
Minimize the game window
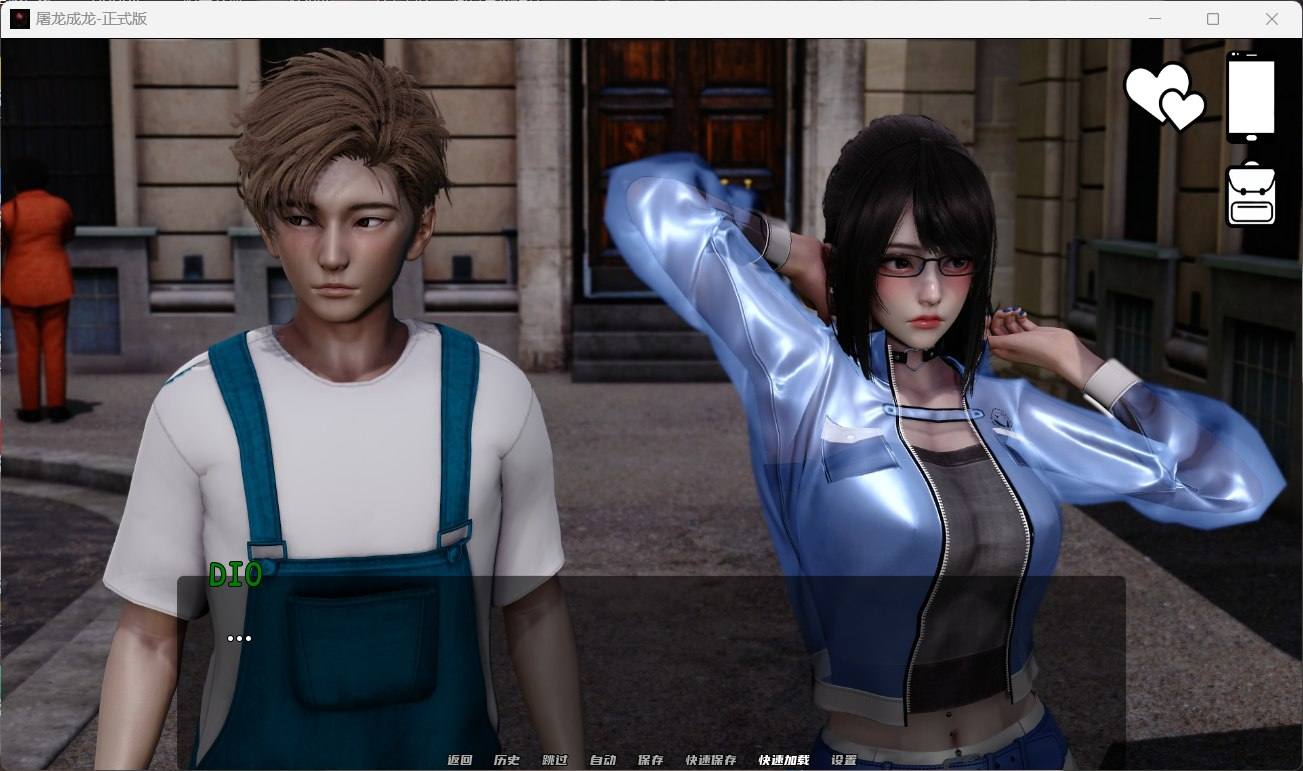tap(1155, 19)
